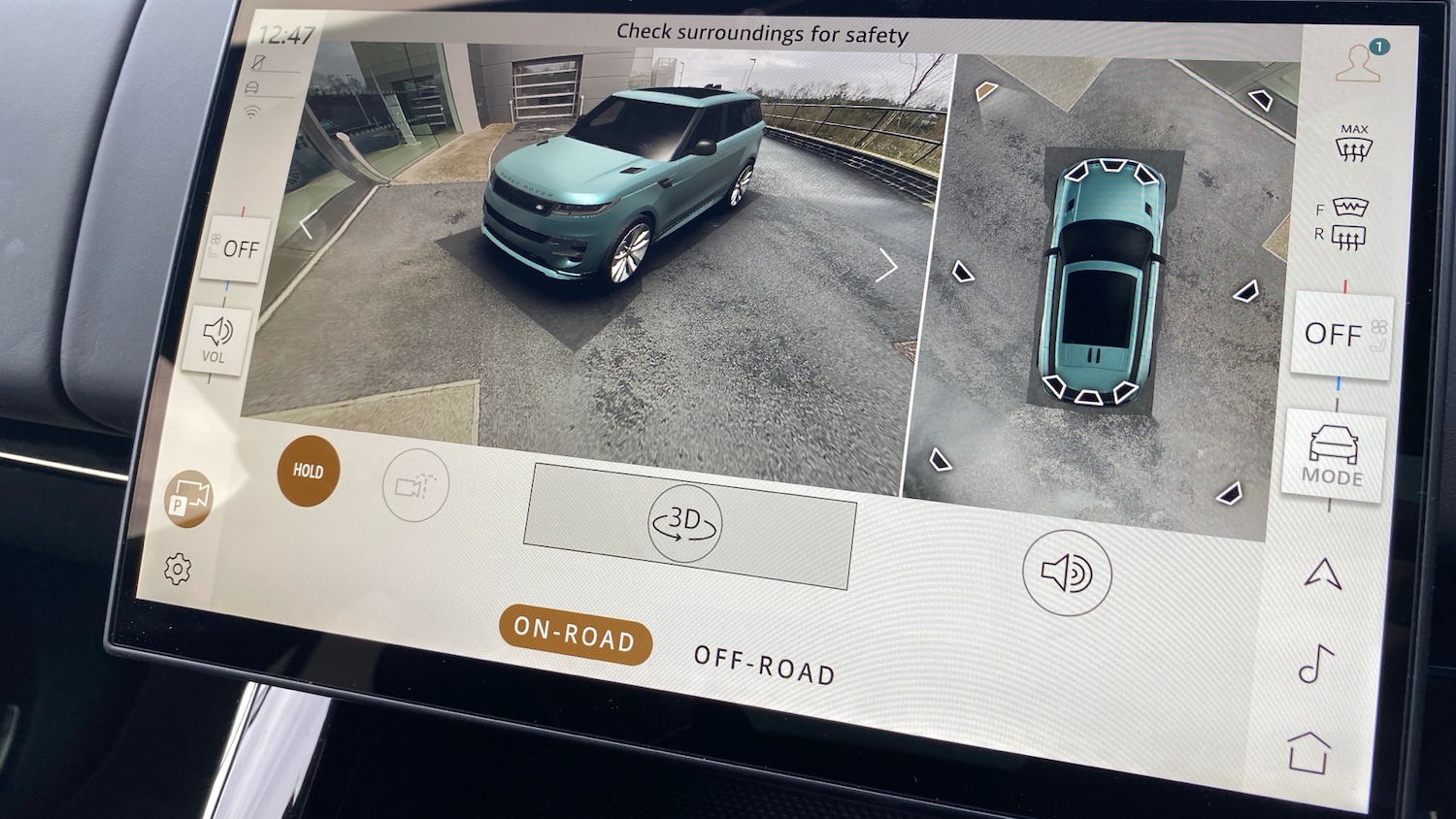Tap the VOL speaker control
1456x819 pixels.
[215, 341]
